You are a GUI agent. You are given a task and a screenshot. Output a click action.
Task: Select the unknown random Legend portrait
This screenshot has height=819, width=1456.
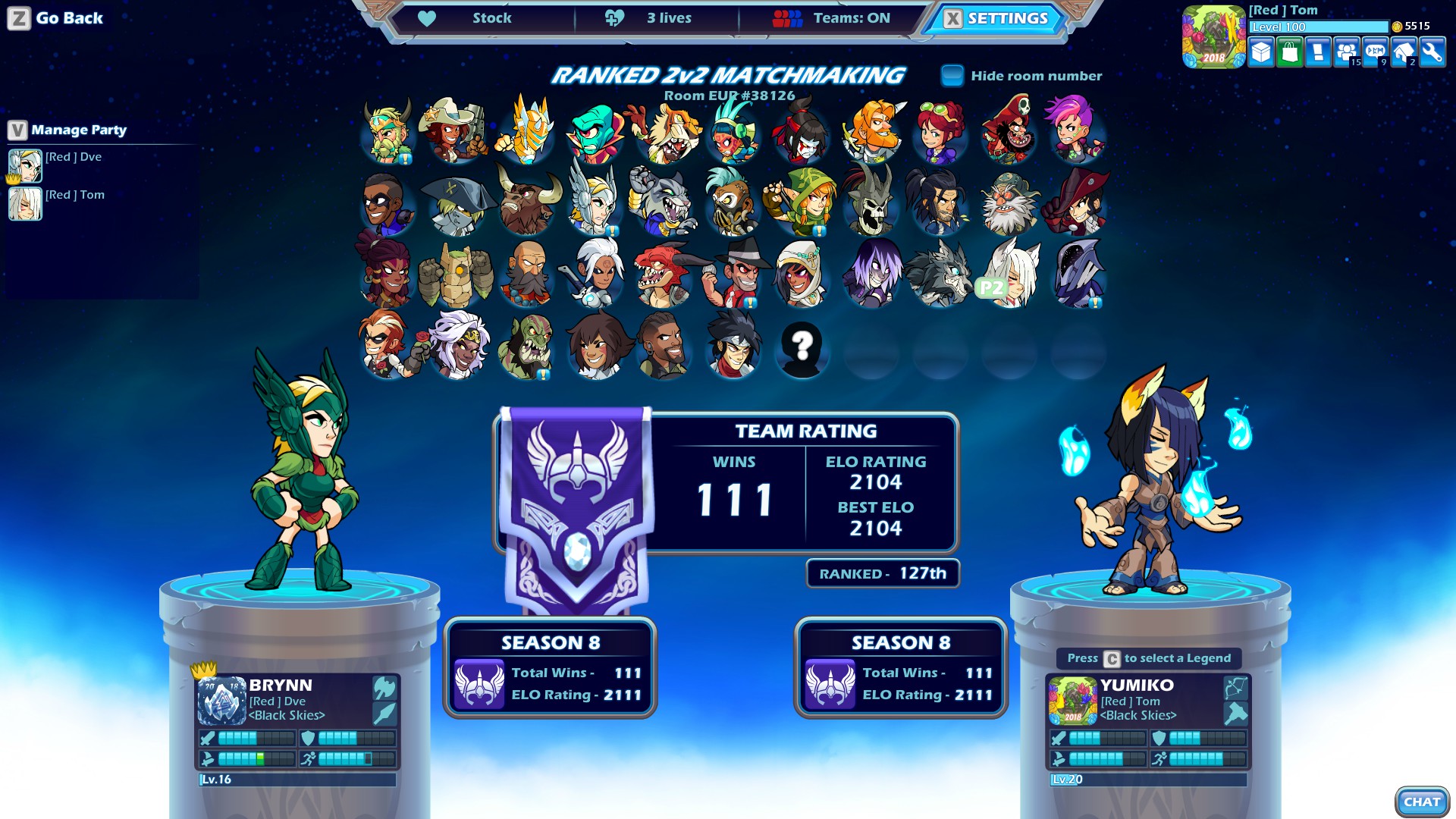pos(802,350)
